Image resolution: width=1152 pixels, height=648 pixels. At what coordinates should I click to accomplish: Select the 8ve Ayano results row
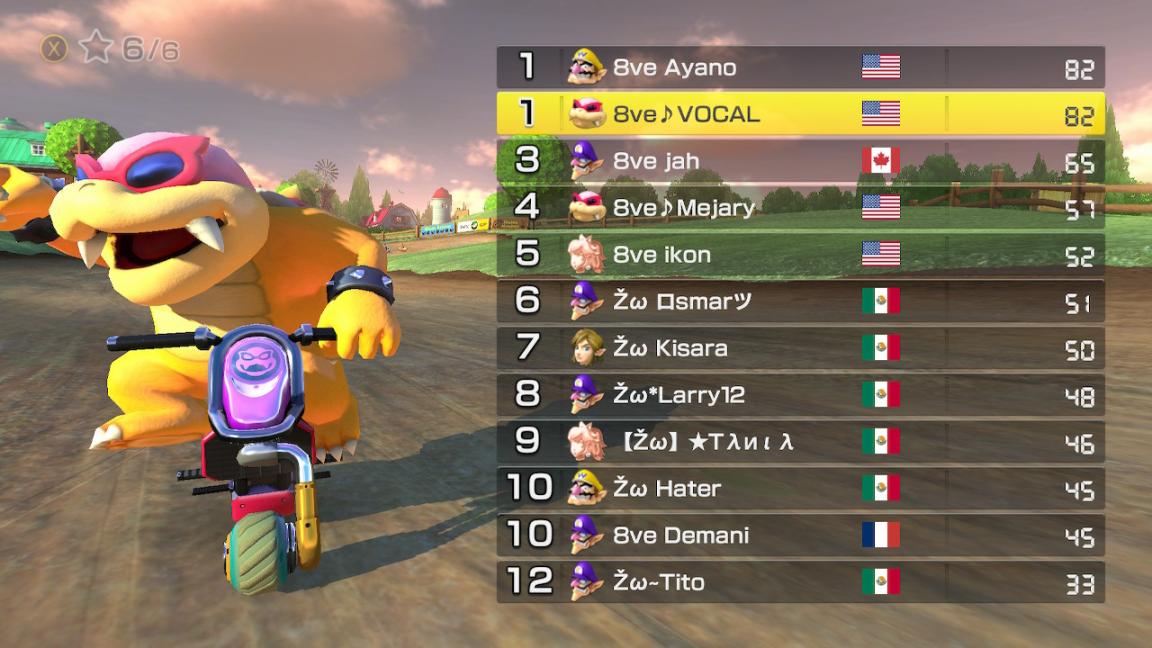click(x=800, y=67)
